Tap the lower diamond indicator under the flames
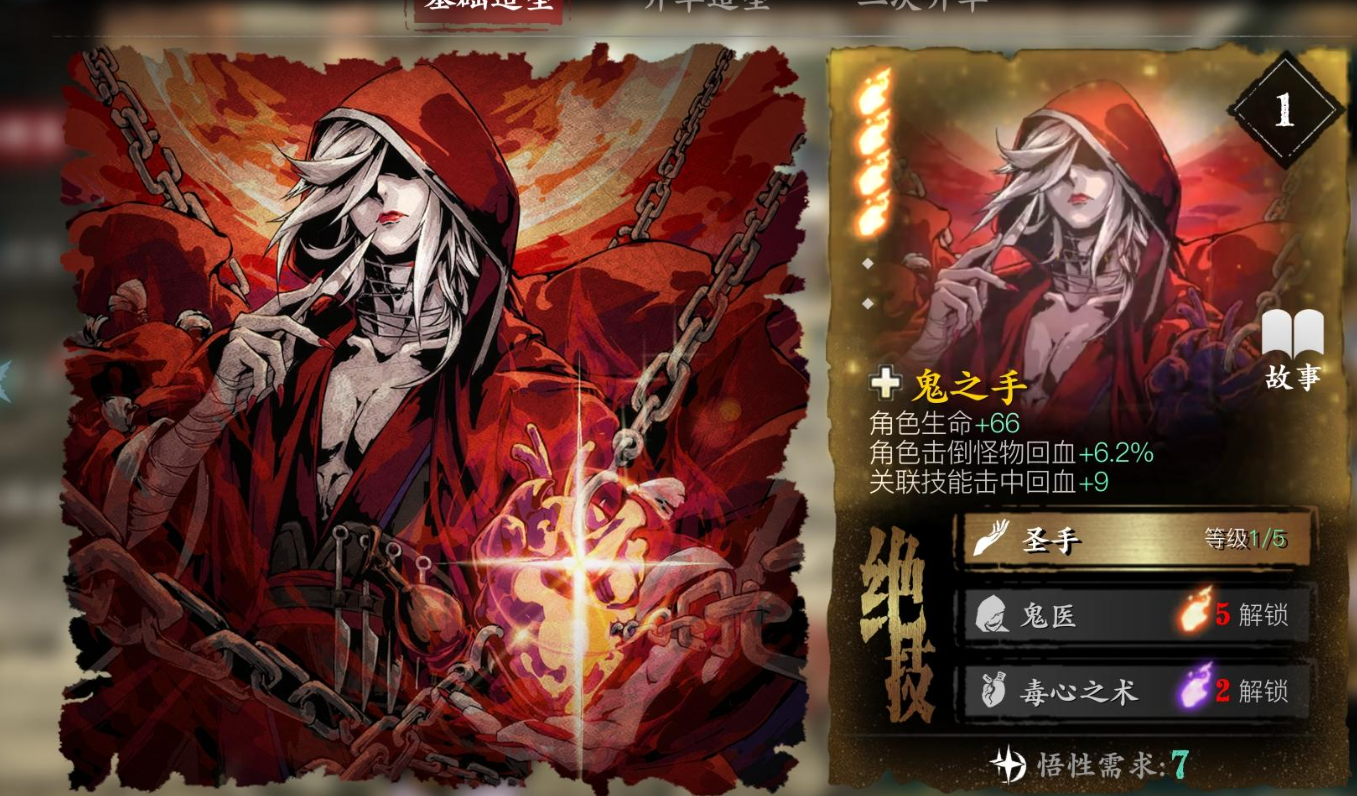This screenshot has height=796, width=1357. click(x=869, y=302)
